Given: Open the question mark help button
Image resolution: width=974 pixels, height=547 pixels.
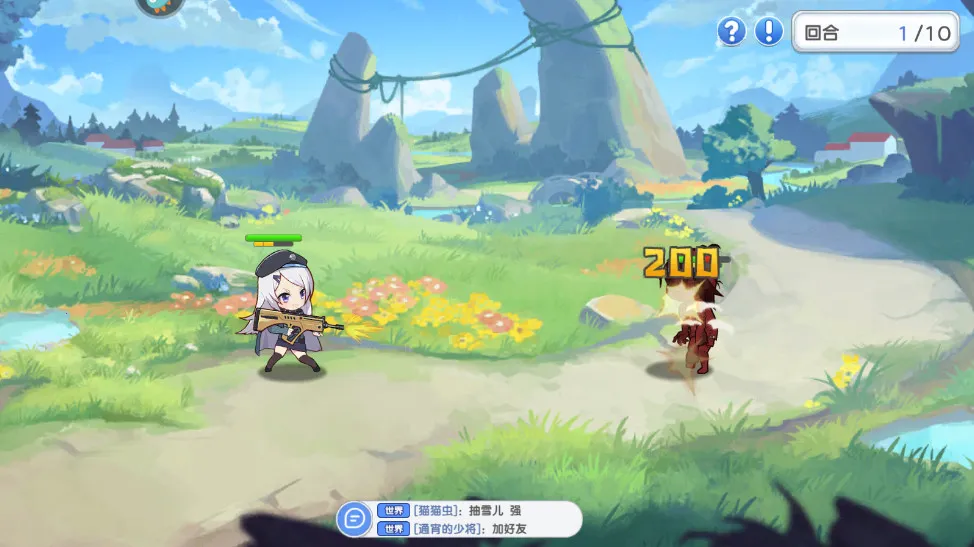Looking at the screenshot, I should (x=732, y=32).
